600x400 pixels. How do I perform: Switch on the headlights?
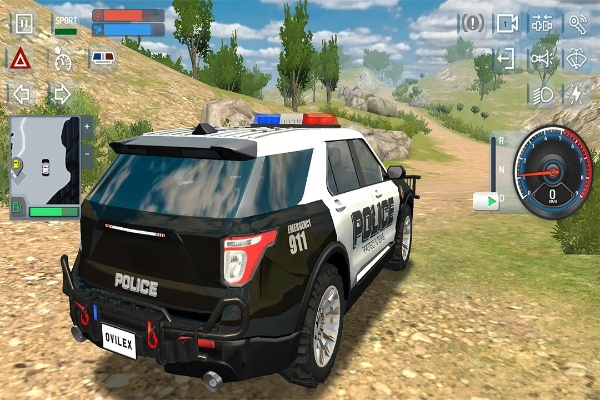pyautogui.click(x=542, y=94)
